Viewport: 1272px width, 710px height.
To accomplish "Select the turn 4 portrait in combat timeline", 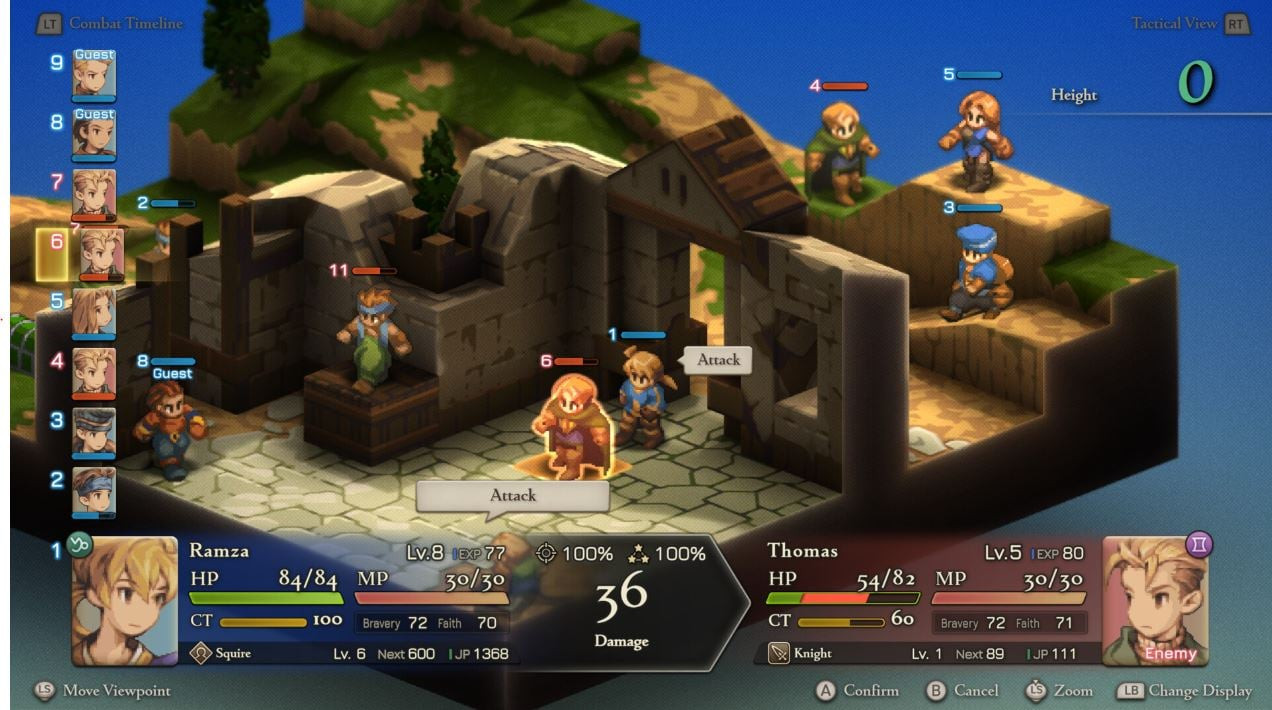I will coord(94,373).
